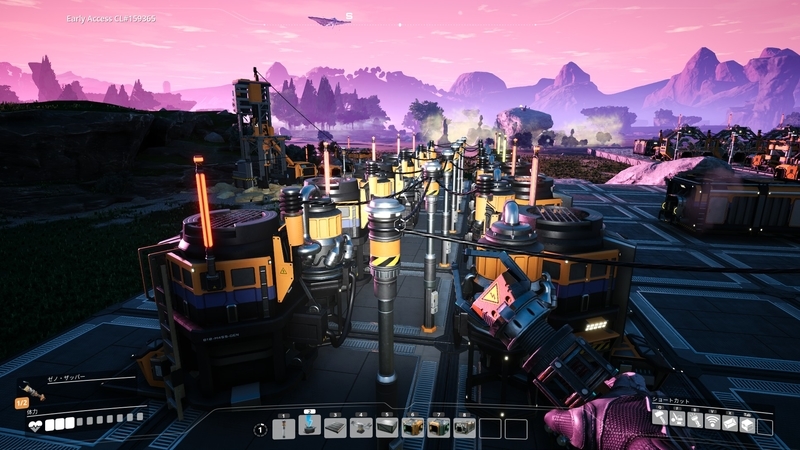Pick the hotbar slot numbered 8

(x=464, y=428)
